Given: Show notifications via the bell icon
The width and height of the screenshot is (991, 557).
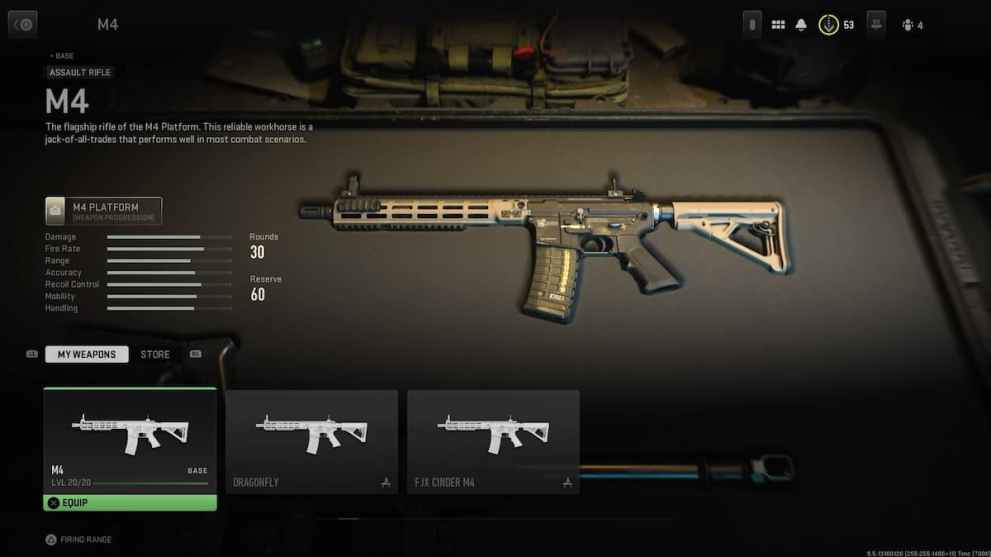Looking at the screenshot, I should point(801,25).
